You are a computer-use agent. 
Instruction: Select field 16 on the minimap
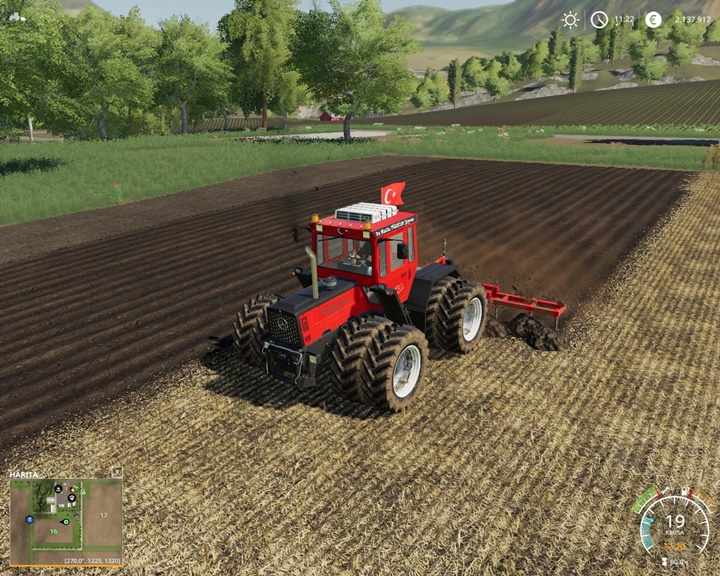click(55, 533)
